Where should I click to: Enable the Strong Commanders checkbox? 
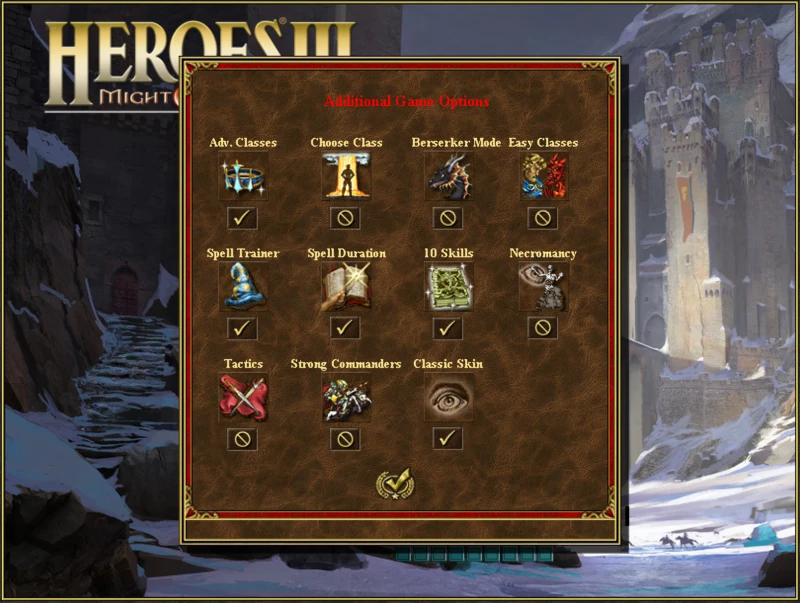coord(345,439)
